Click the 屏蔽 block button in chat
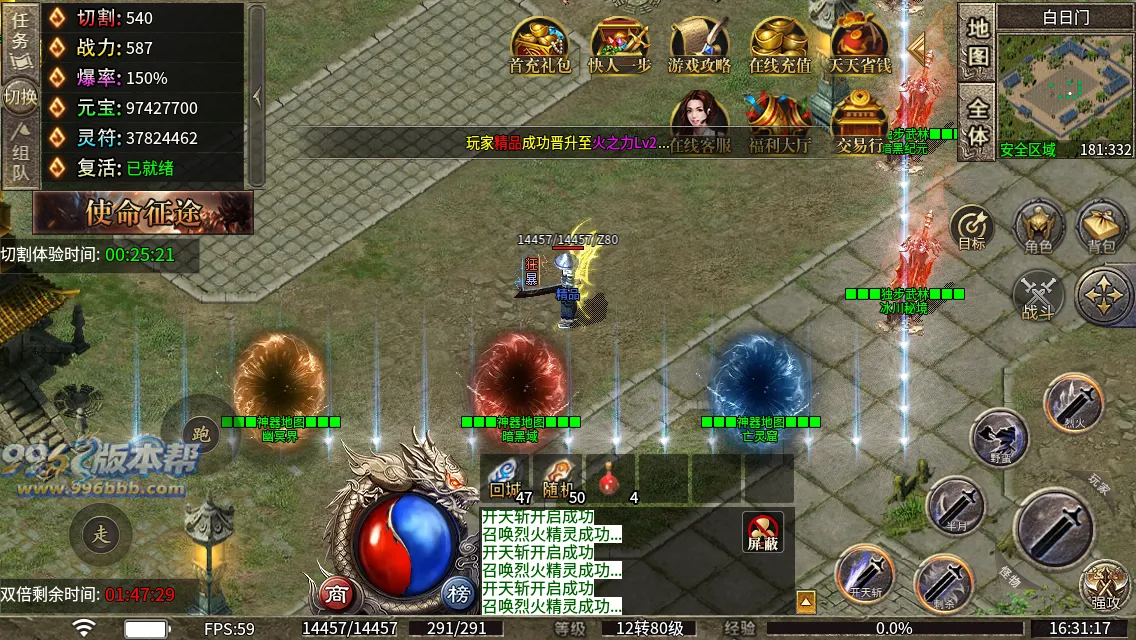This screenshot has height=640, width=1136. [763, 532]
